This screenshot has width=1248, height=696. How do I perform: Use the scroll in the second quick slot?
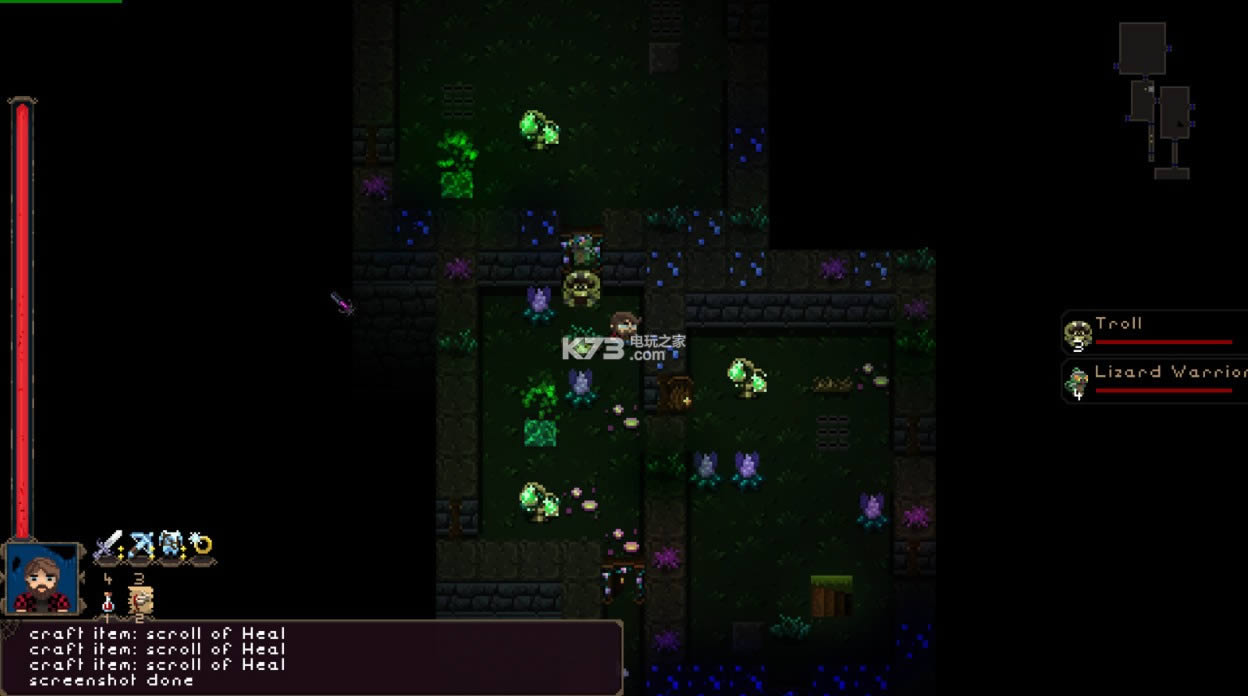140,600
